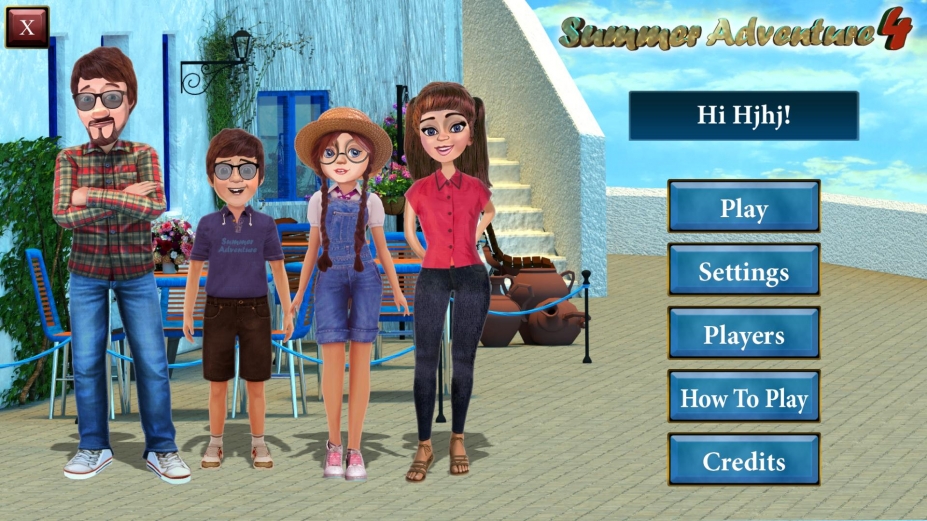Click the 'Hi Hjhj!' player name banner
The width and height of the screenshot is (927, 521).
743,115
